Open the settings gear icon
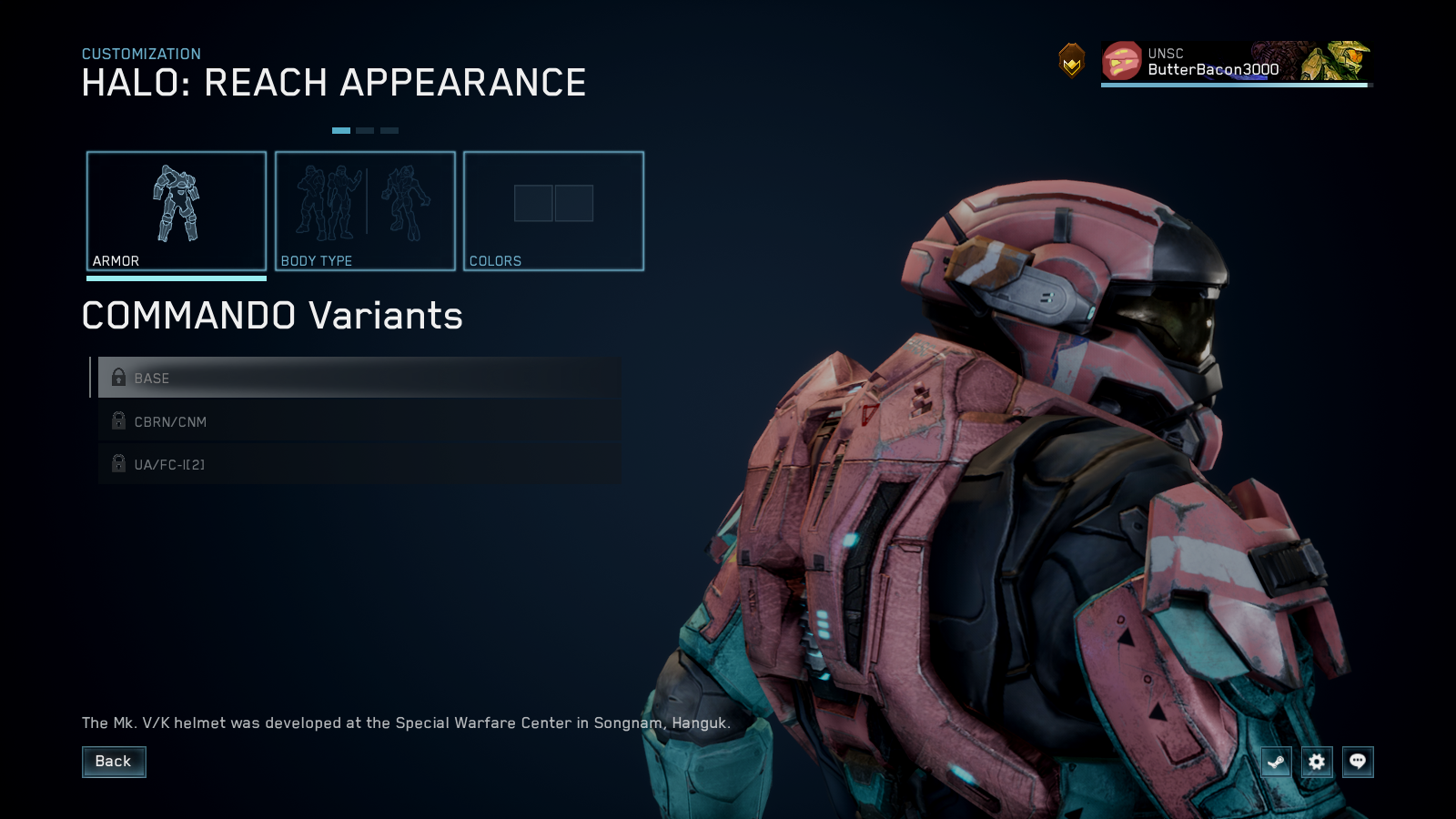 tap(1317, 763)
